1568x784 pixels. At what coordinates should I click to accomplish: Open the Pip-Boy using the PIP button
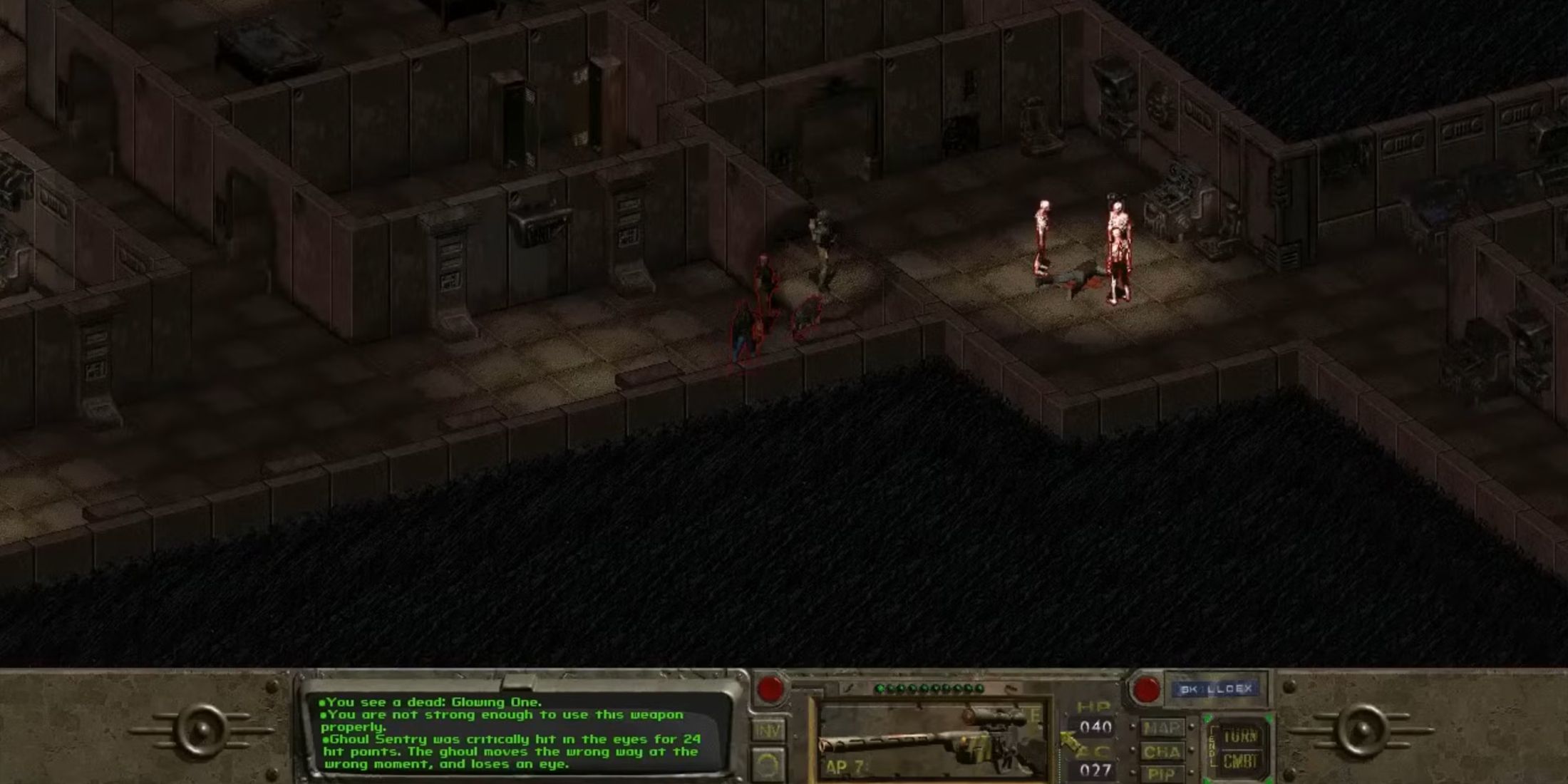(x=1164, y=774)
